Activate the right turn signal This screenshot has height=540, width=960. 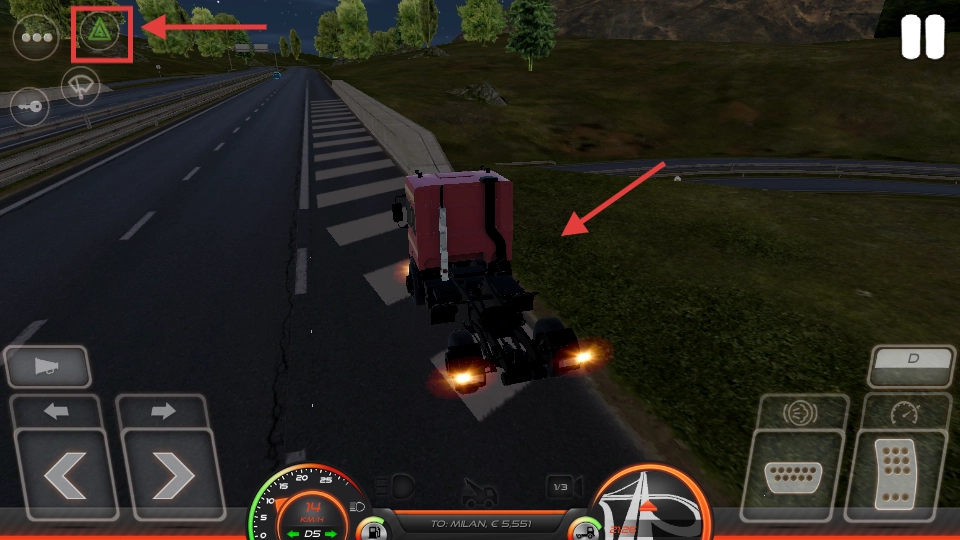point(162,411)
